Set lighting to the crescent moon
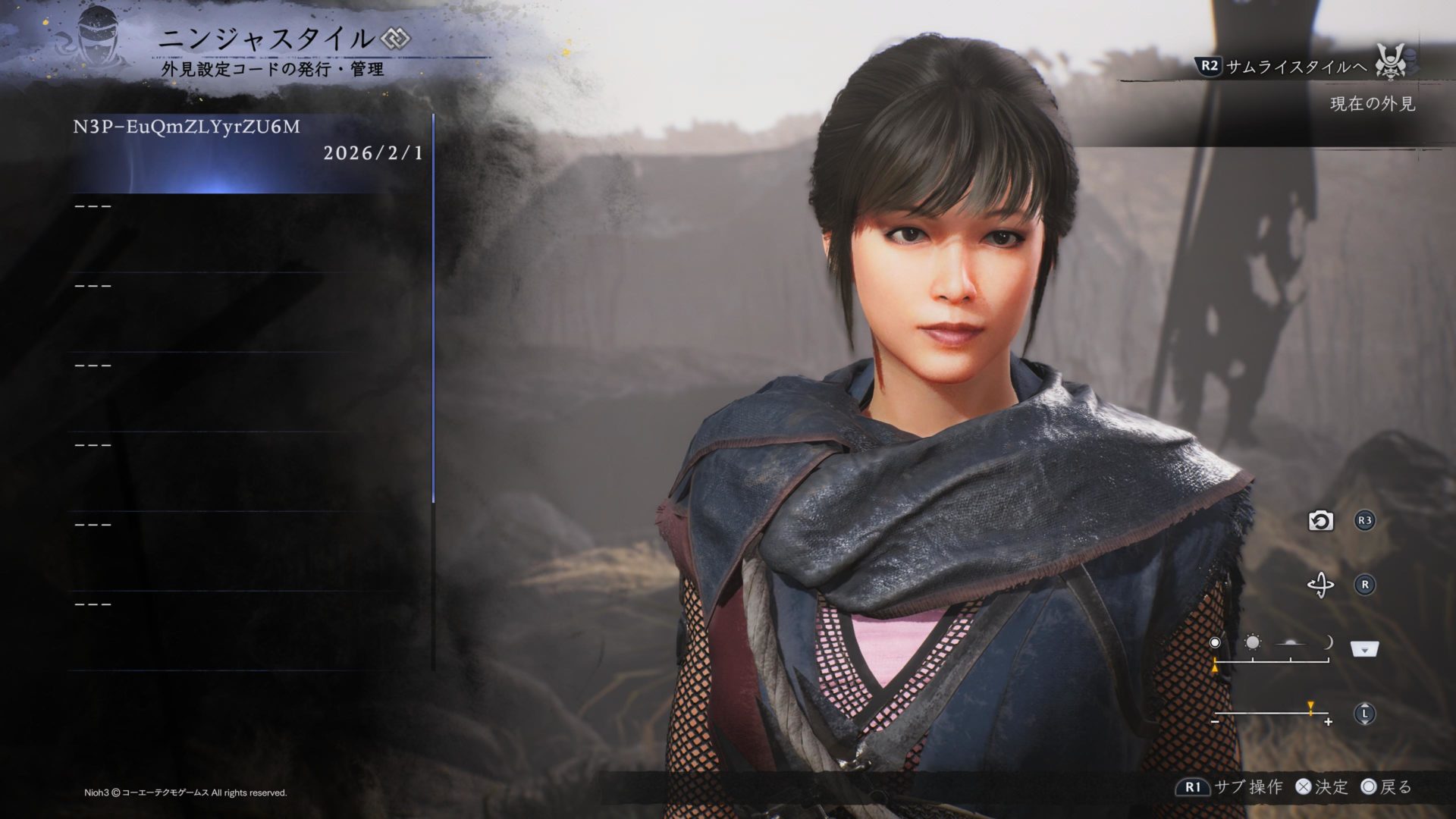This screenshot has height=819, width=1456. [x=1328, y=643]
